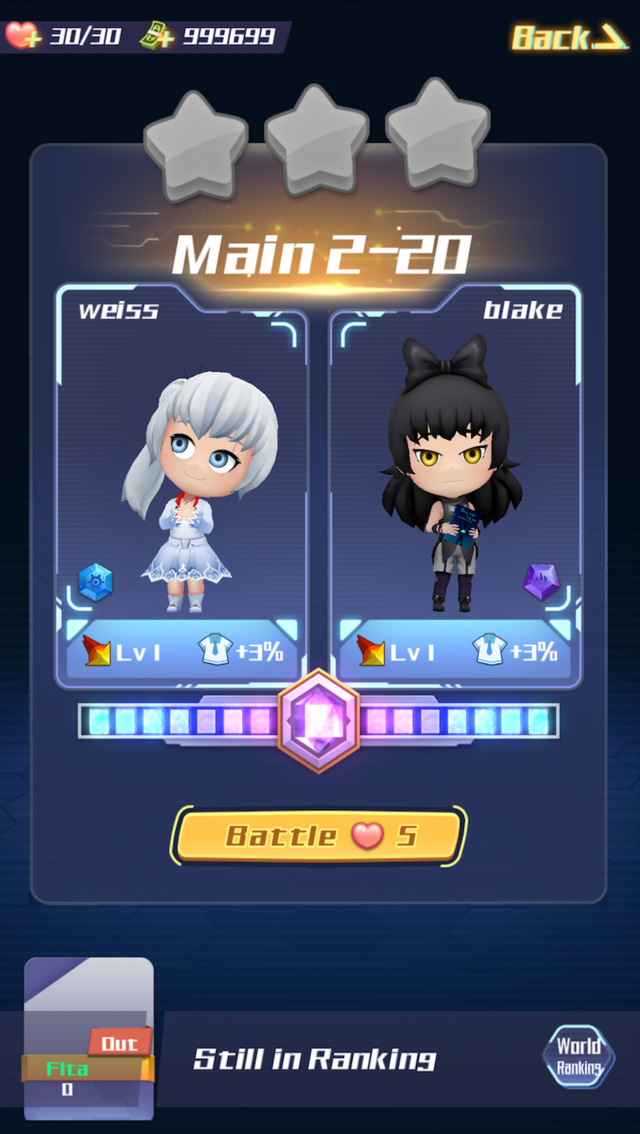Tap weiss's Lv 1 weapon icon
This screenshot has height=1134, width=640.
96,652
